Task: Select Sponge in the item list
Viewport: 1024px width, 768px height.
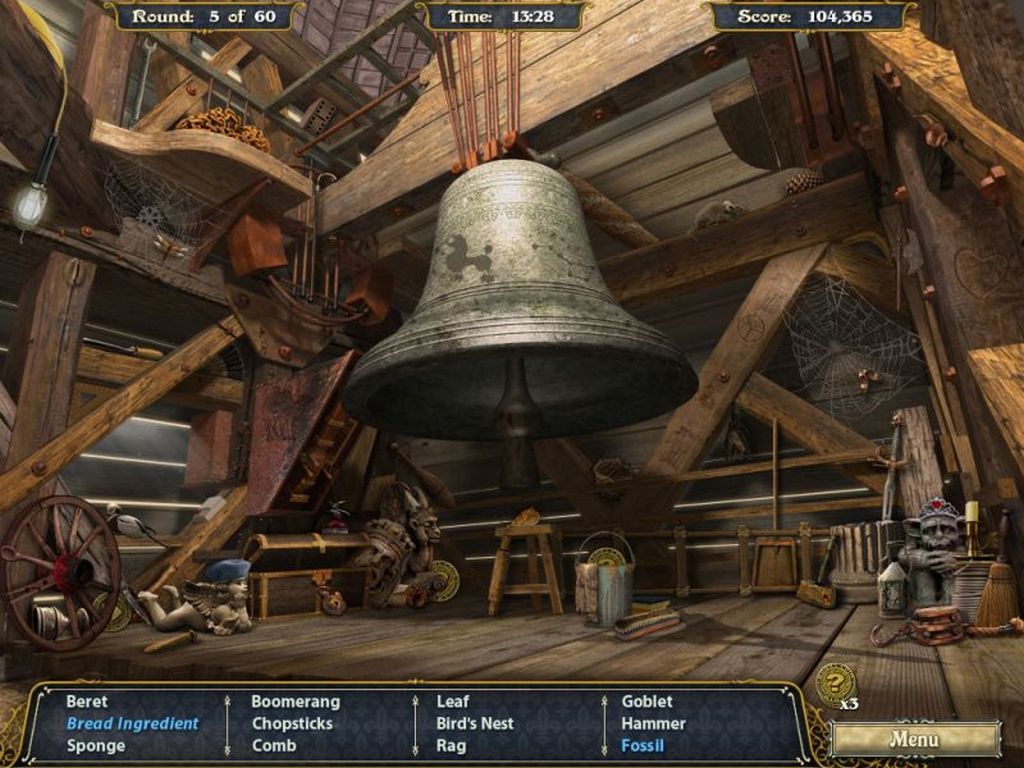Action: 96,746
